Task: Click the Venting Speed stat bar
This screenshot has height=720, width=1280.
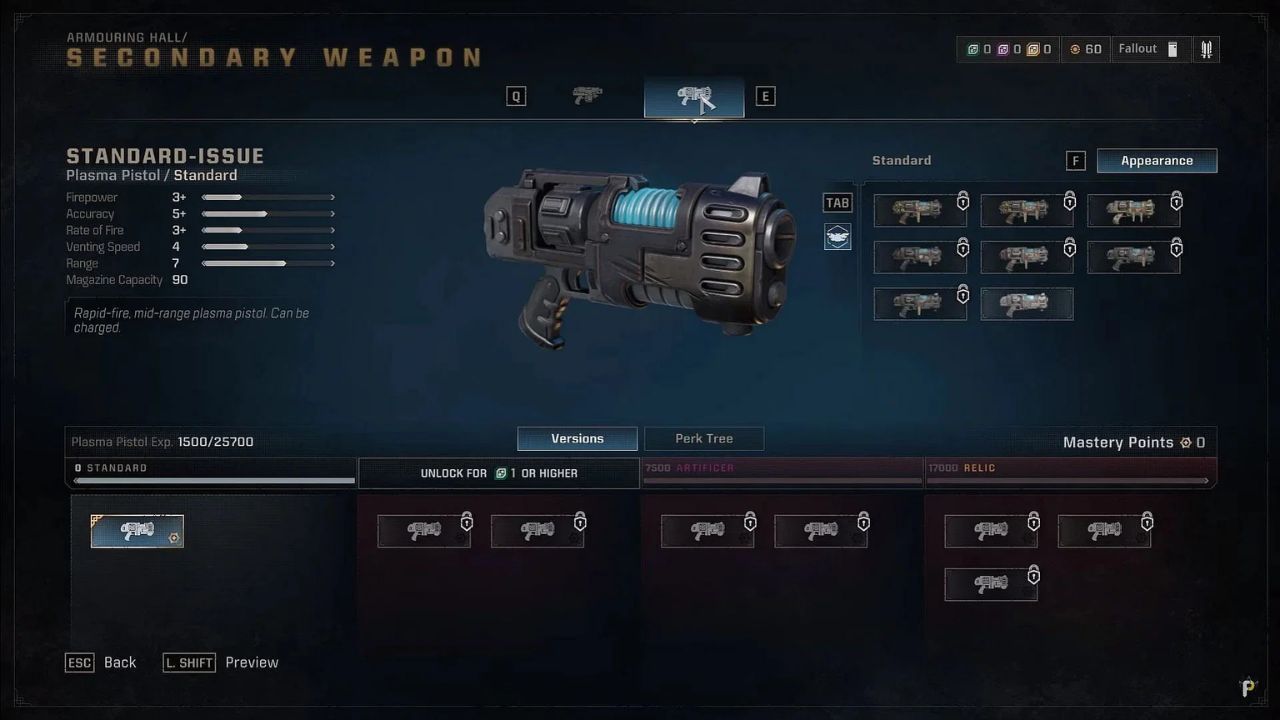Action: [x=267, y=247]
